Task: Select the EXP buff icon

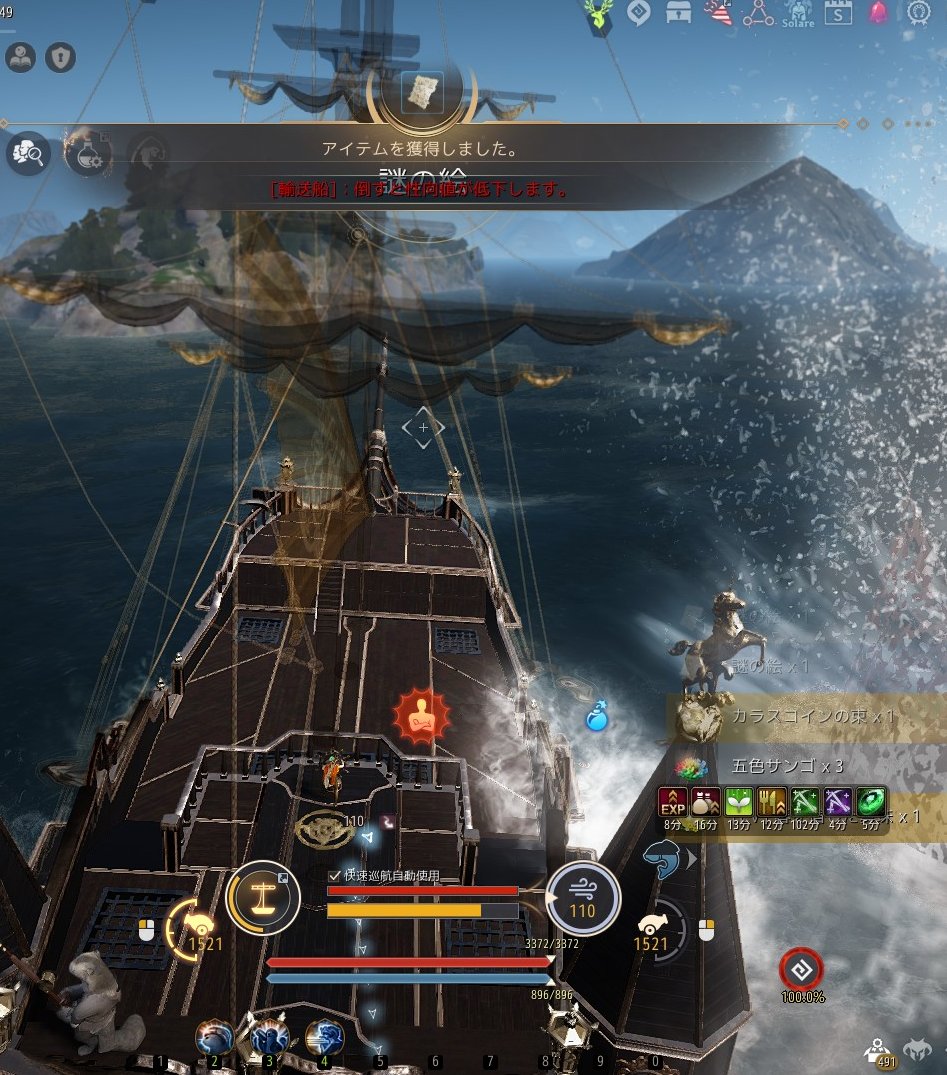Action: pos(672,802)
